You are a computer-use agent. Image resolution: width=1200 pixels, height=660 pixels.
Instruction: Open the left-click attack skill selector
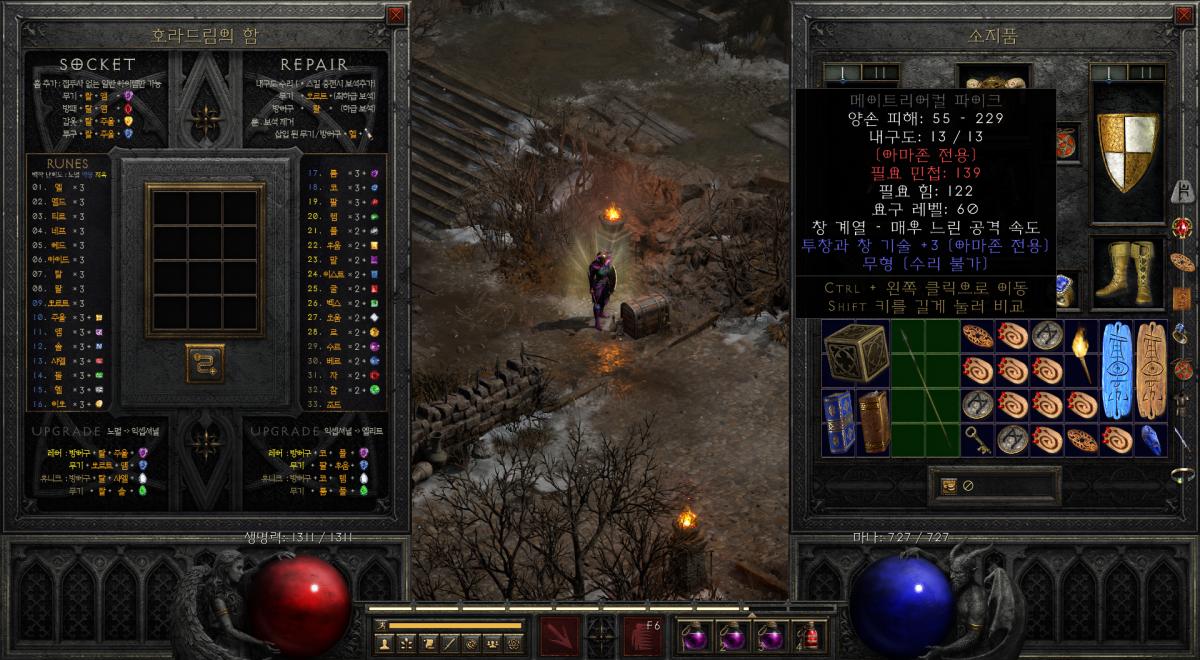[x=559, y=636]
